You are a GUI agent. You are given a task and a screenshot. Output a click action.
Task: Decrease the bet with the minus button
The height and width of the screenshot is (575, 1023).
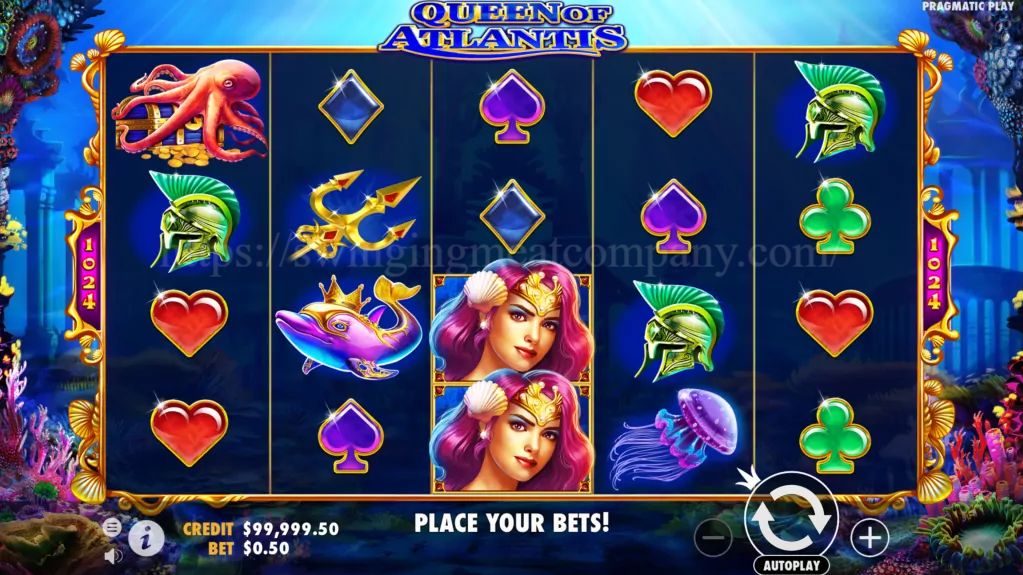tap(712, 538)
